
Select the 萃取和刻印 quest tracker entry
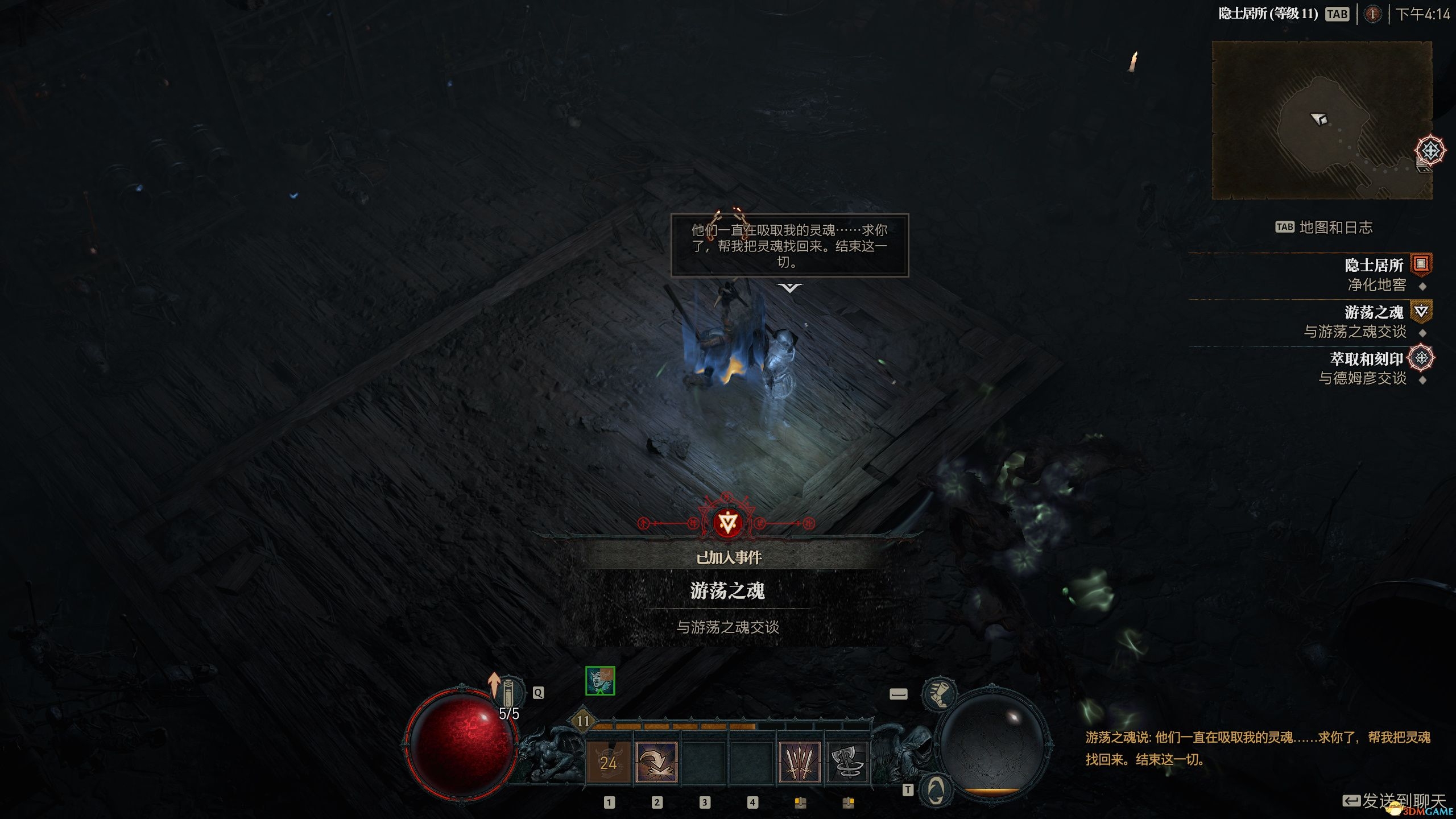pyautogui.click(x=1366, y=359)
